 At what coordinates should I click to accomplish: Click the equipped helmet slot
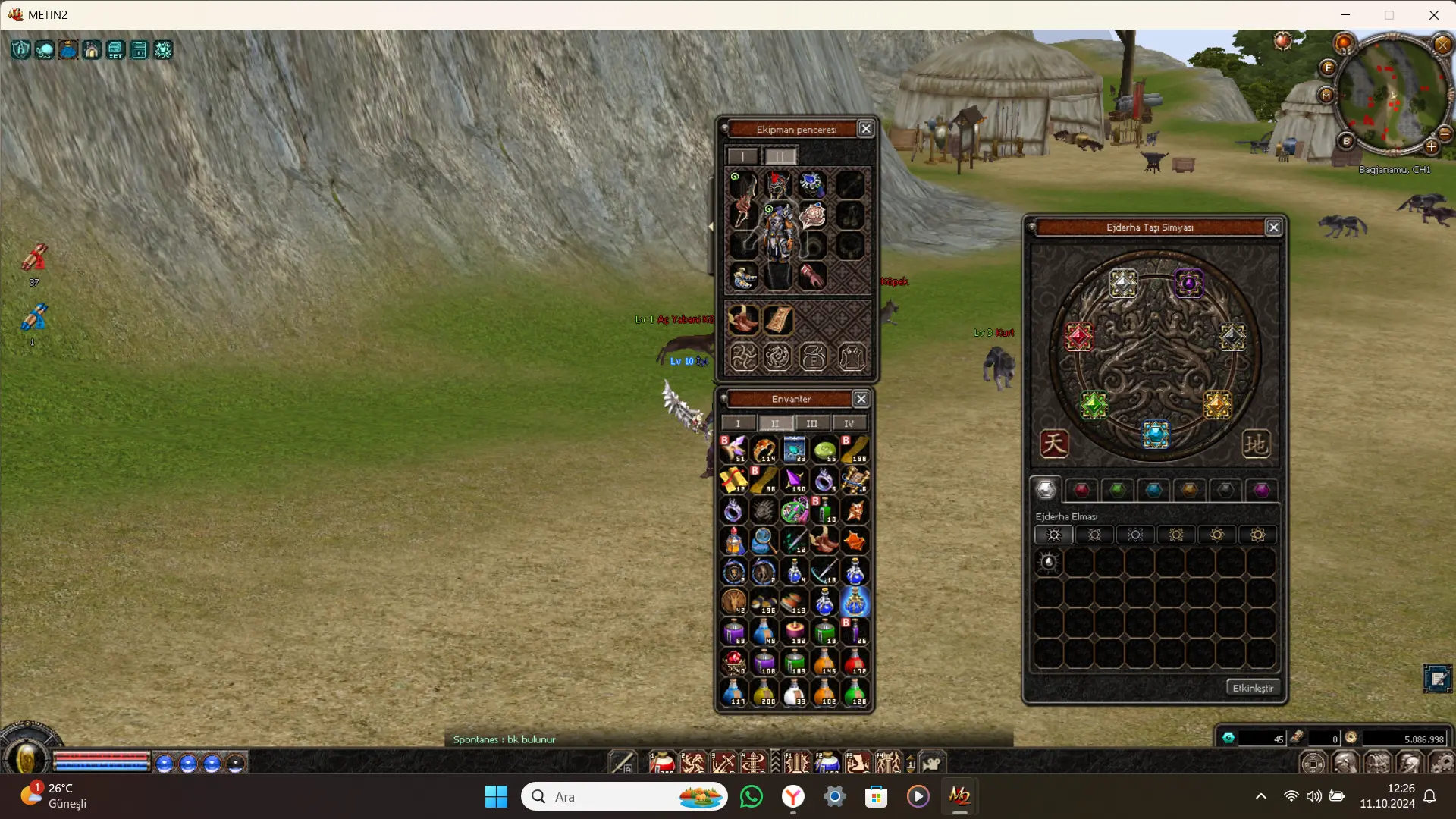tap(777, 184)
